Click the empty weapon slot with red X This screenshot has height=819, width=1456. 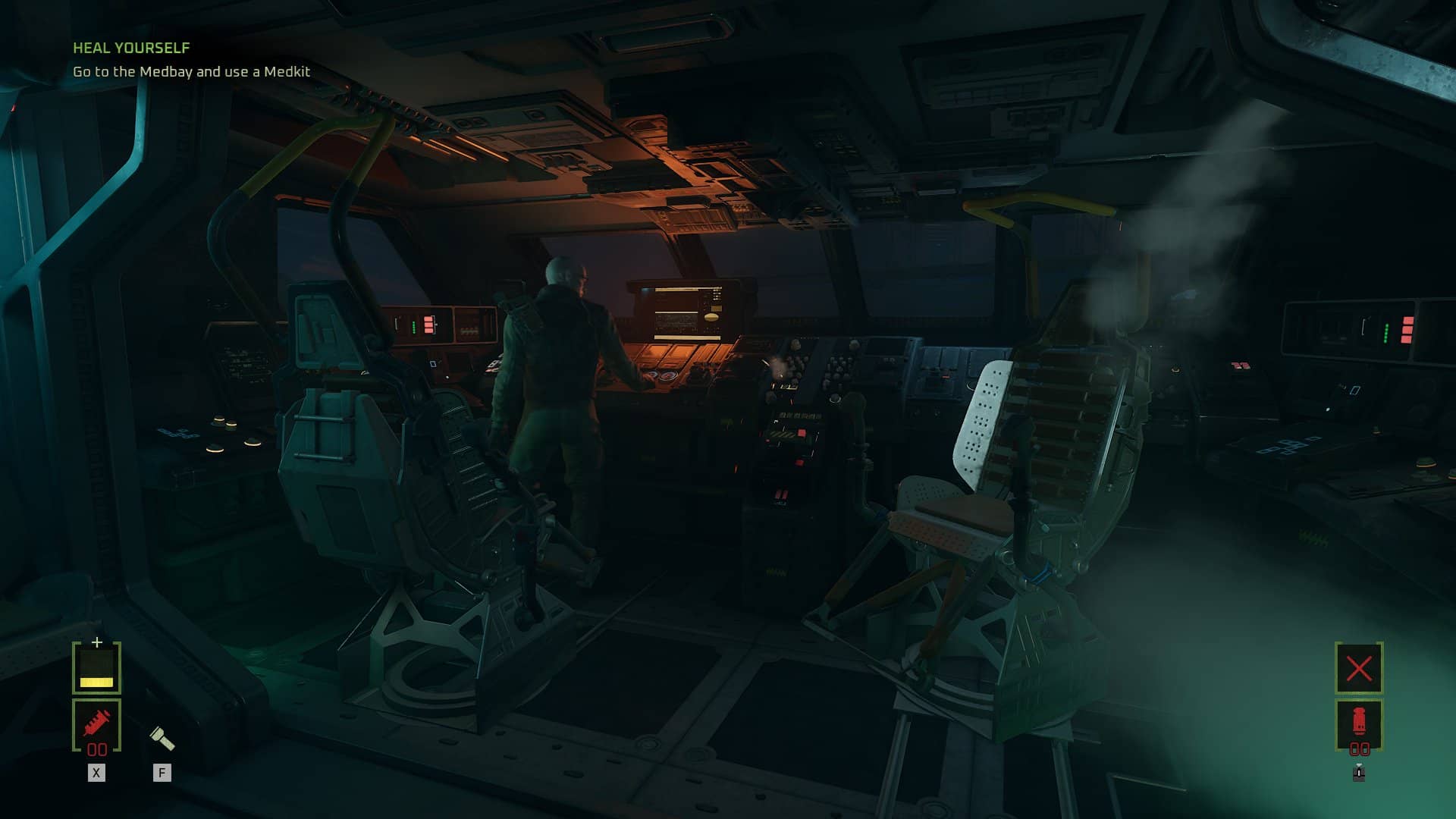pos(1358,668)
